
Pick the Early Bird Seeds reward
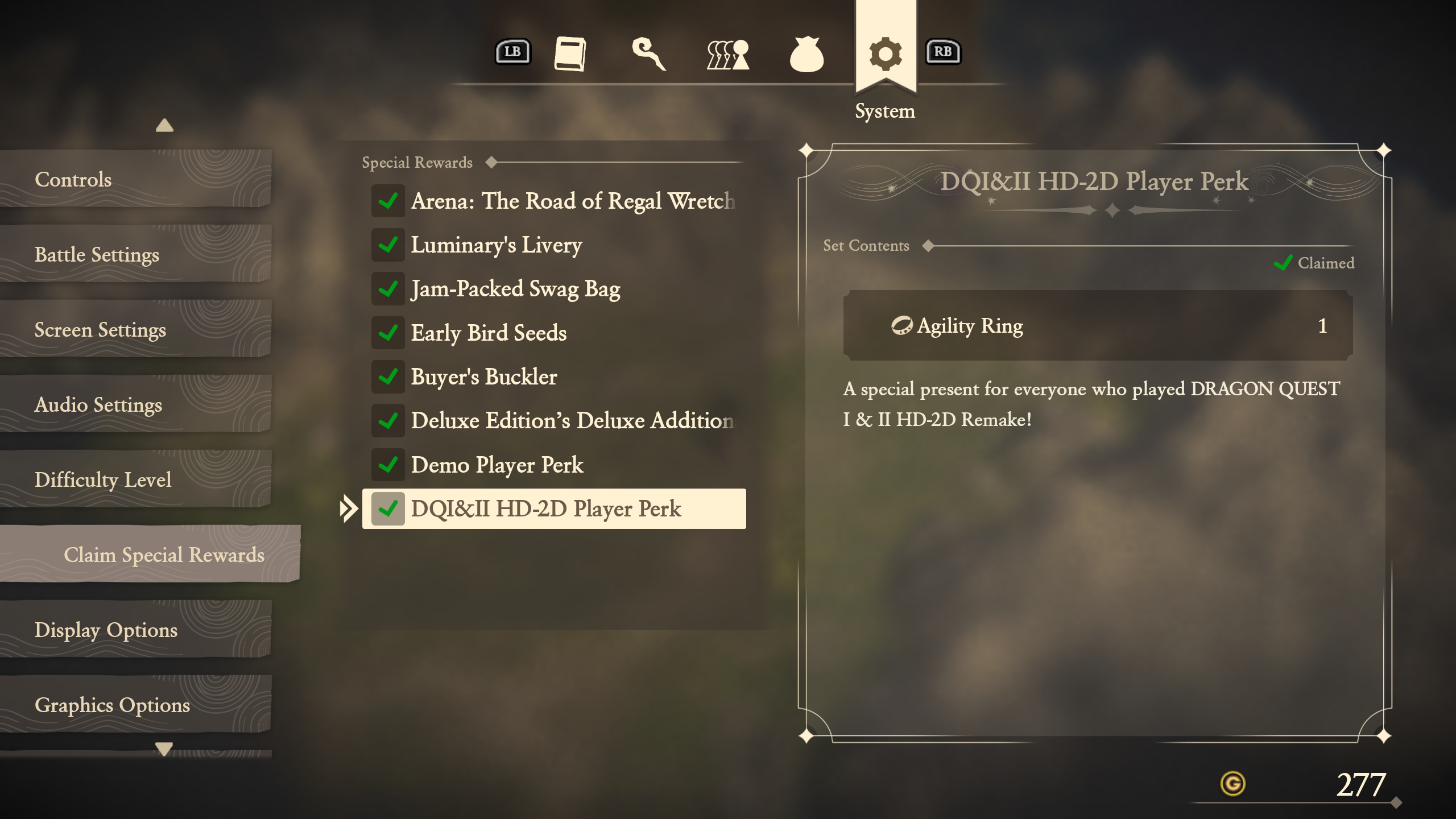tap(554, 333)
